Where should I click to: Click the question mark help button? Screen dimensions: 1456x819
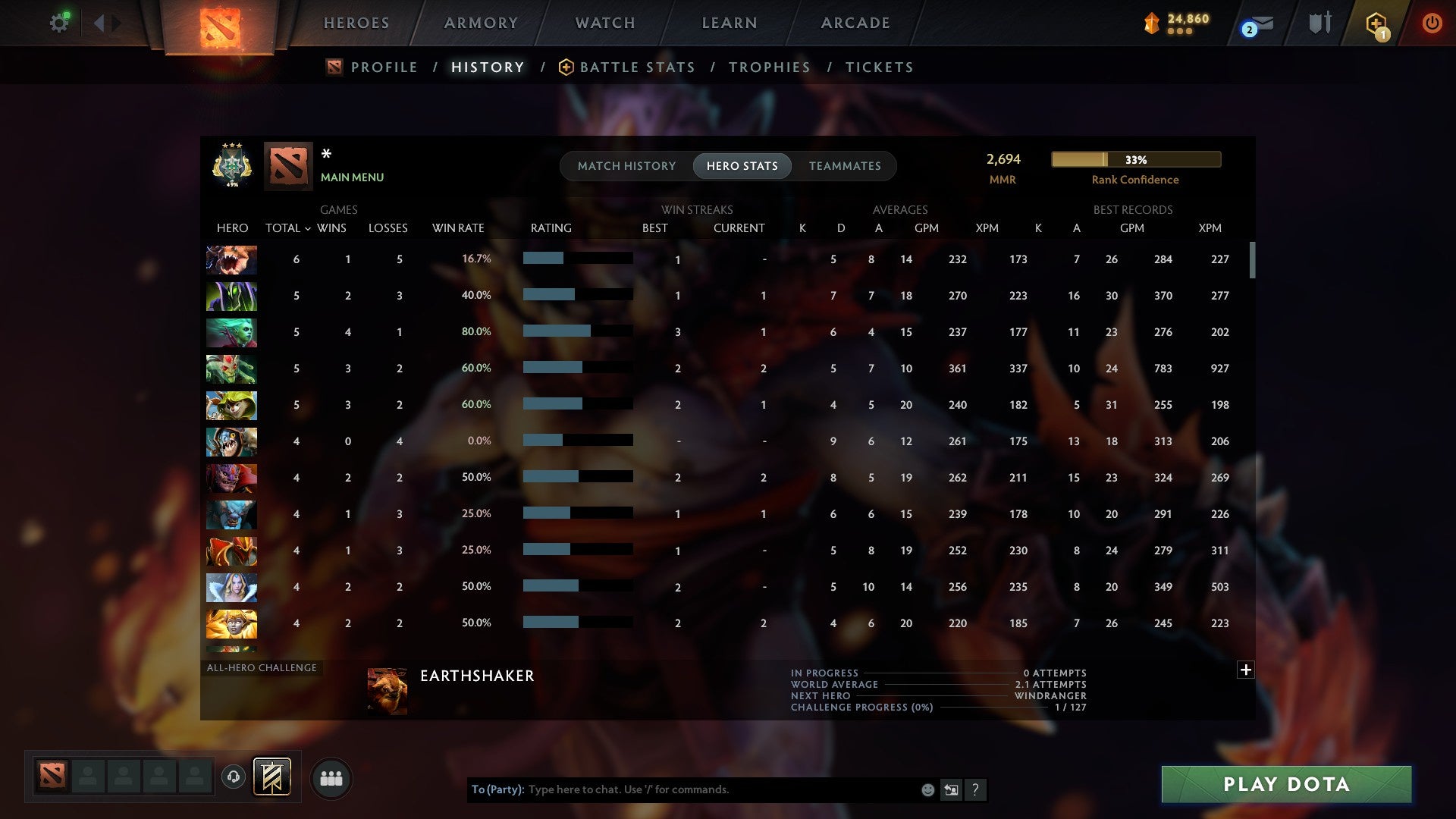tap(976, 789)
